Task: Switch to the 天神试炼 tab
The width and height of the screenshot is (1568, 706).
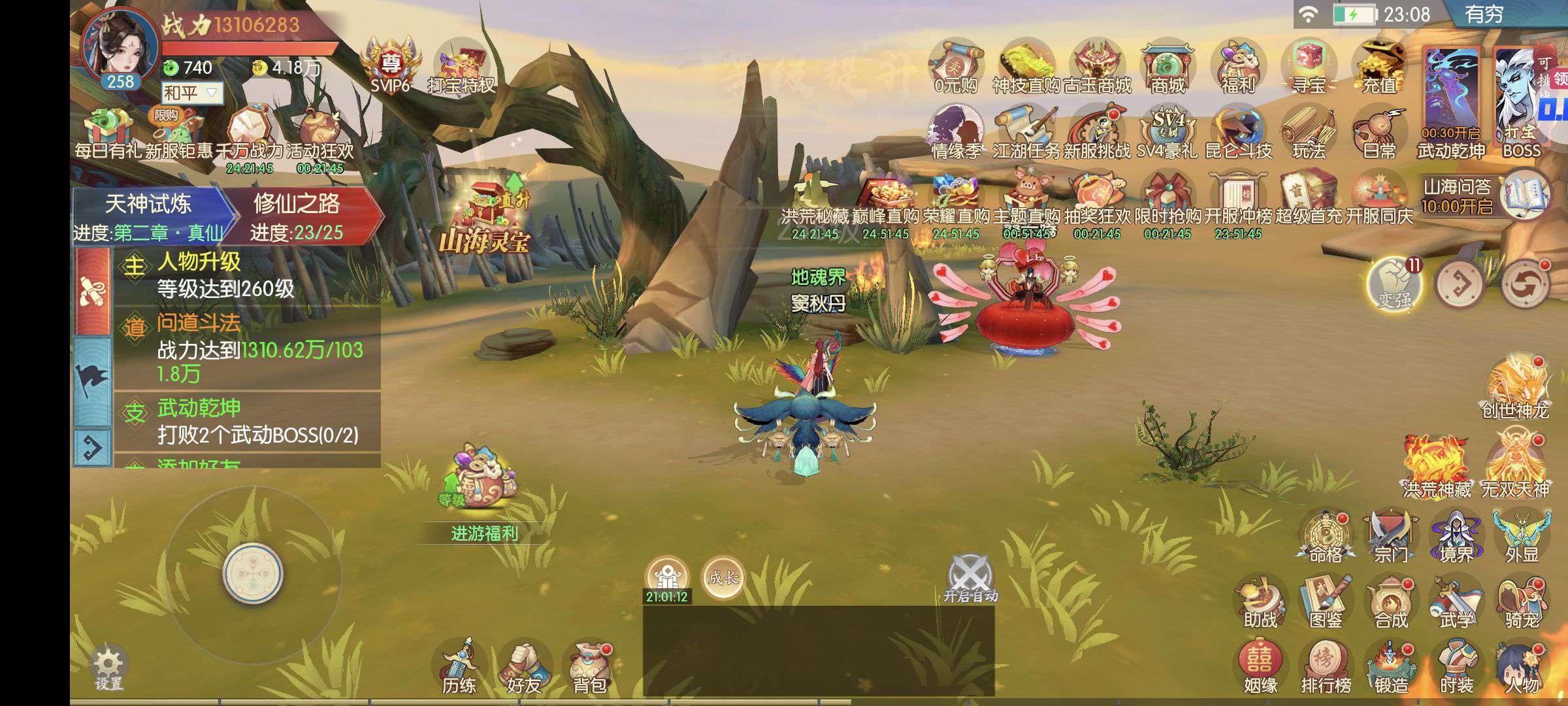Action: click(x=148, y=216)
